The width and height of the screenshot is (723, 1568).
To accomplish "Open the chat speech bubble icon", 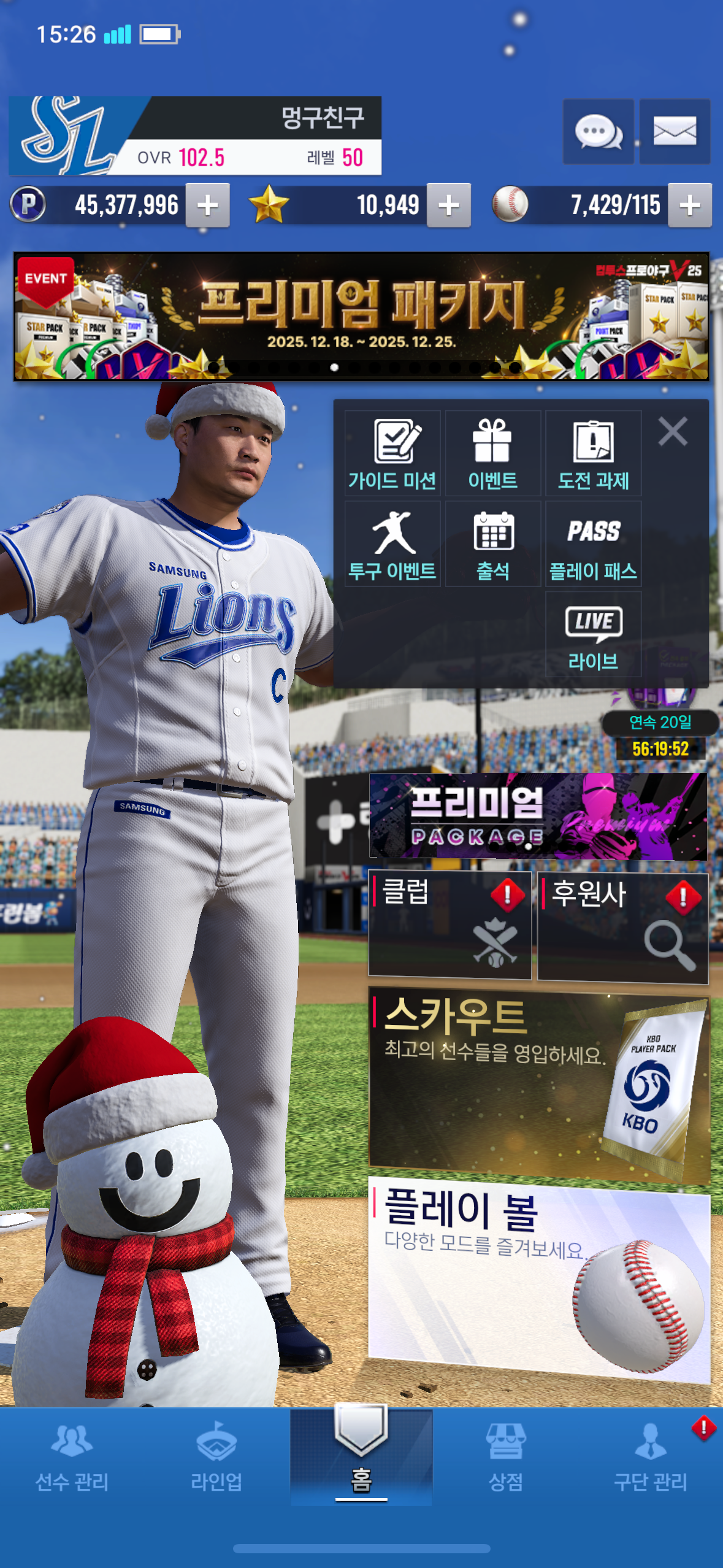I will (x=598, y=131).
